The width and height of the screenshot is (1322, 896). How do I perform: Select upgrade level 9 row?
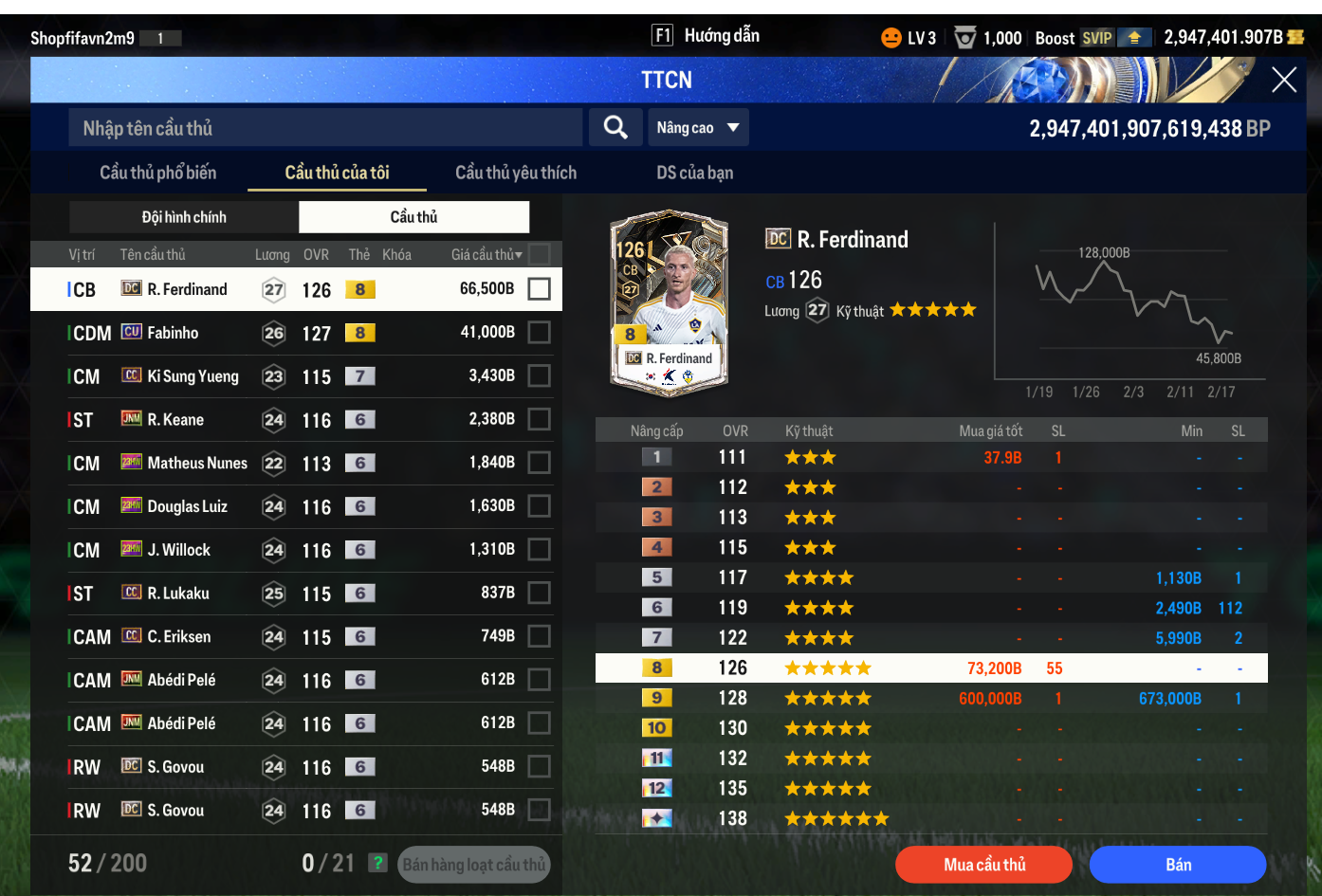coord(929,699)
